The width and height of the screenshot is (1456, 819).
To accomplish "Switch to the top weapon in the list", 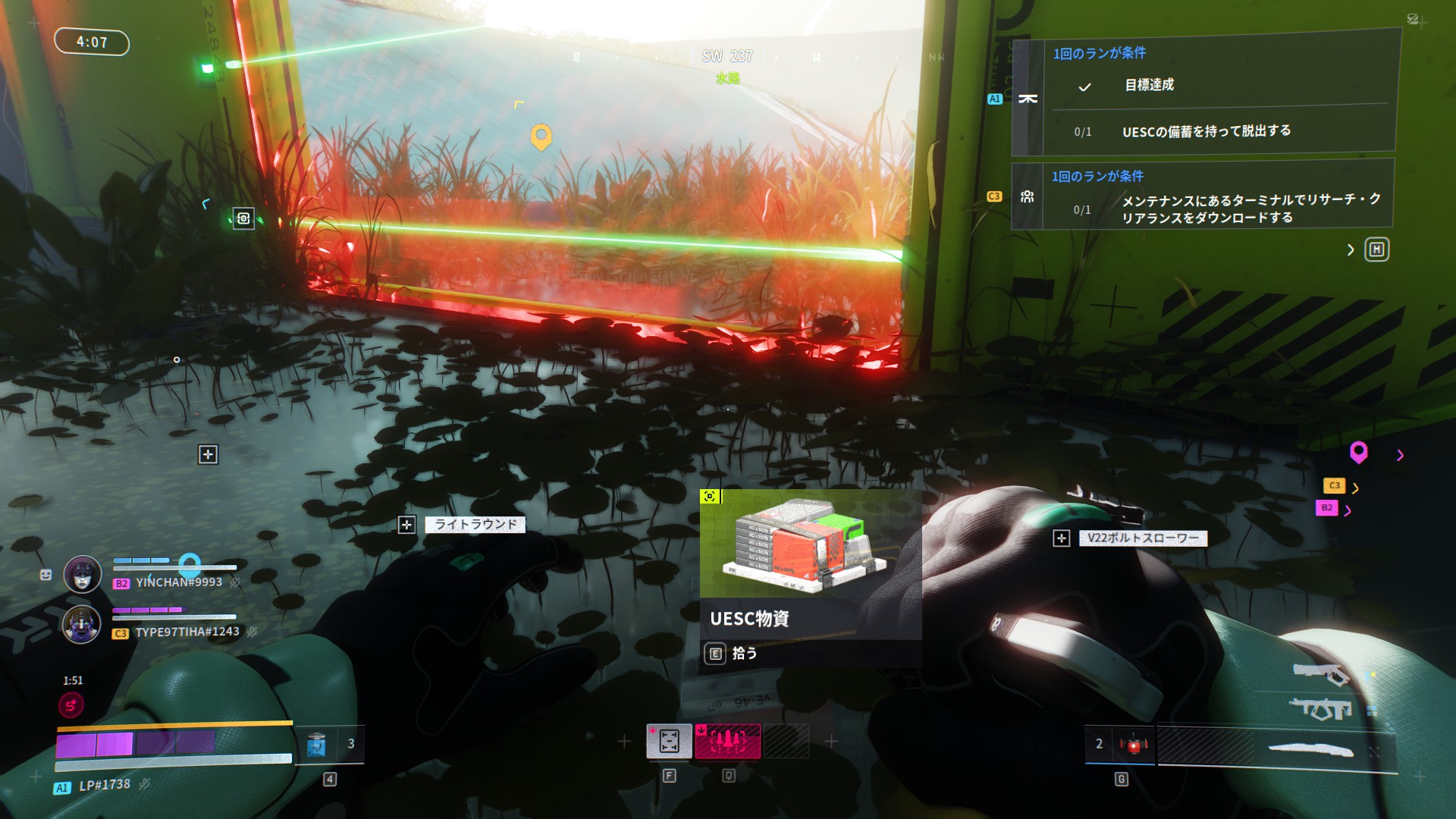I will click(x=1320, y=673).
